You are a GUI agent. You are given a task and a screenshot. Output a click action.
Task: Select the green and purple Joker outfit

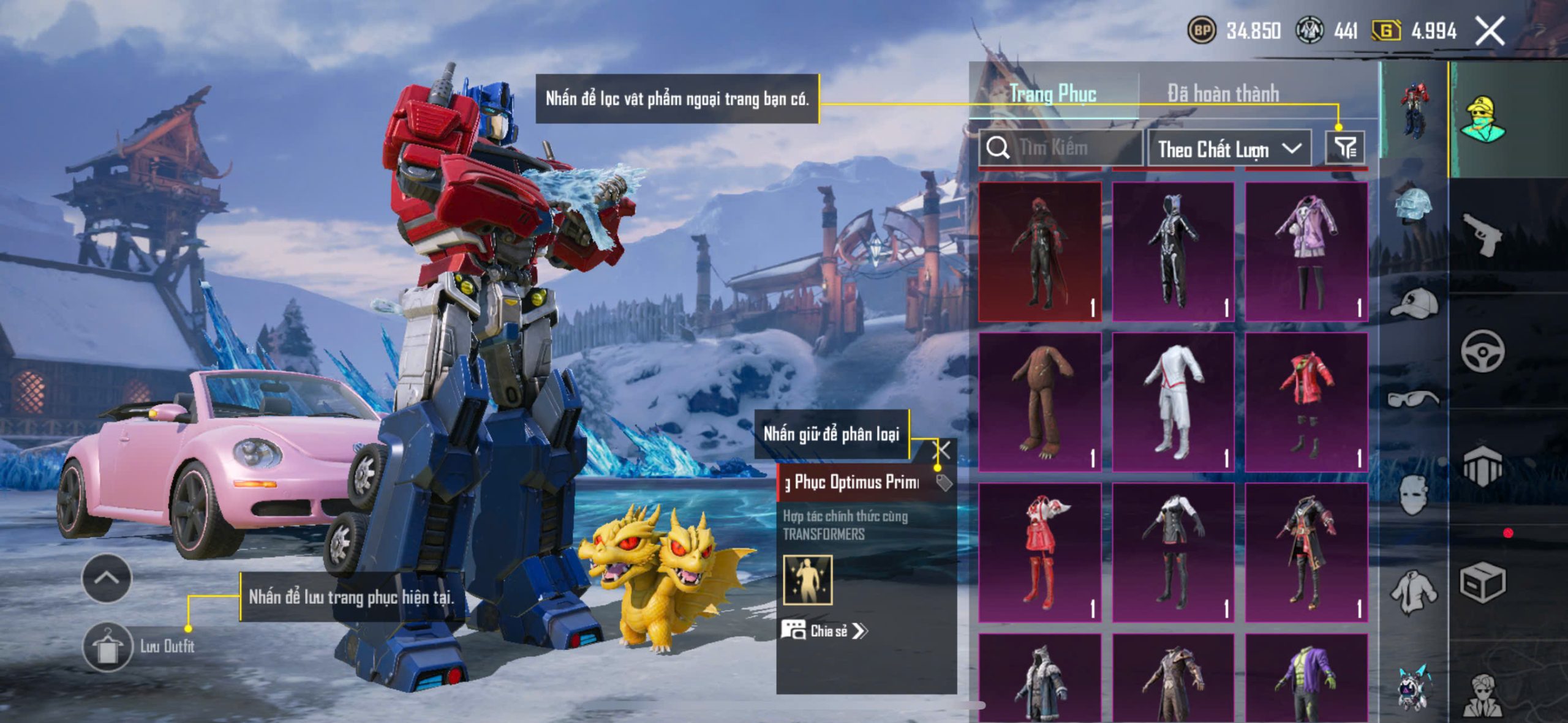(1306, 676)
